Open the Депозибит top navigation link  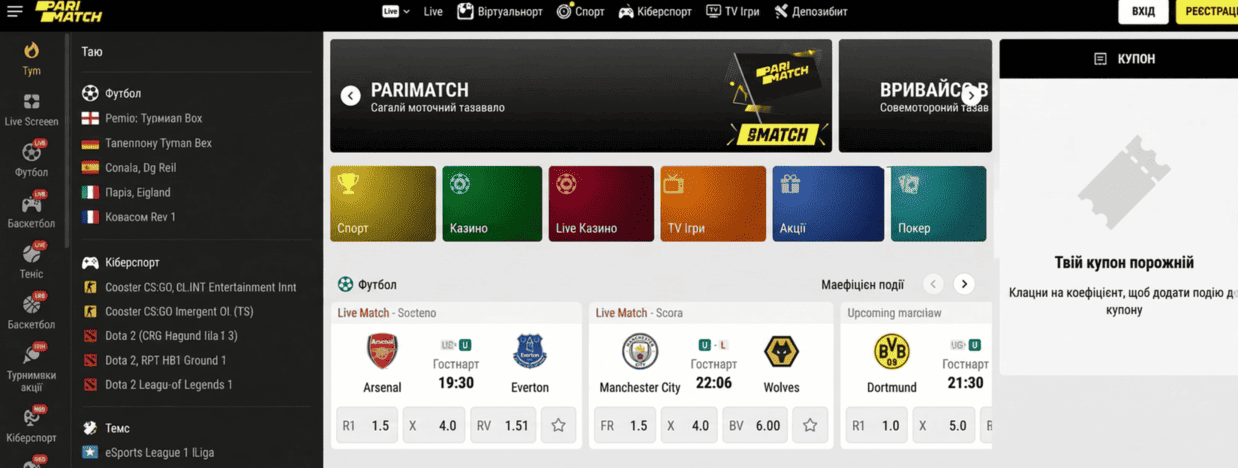[811, 12]
